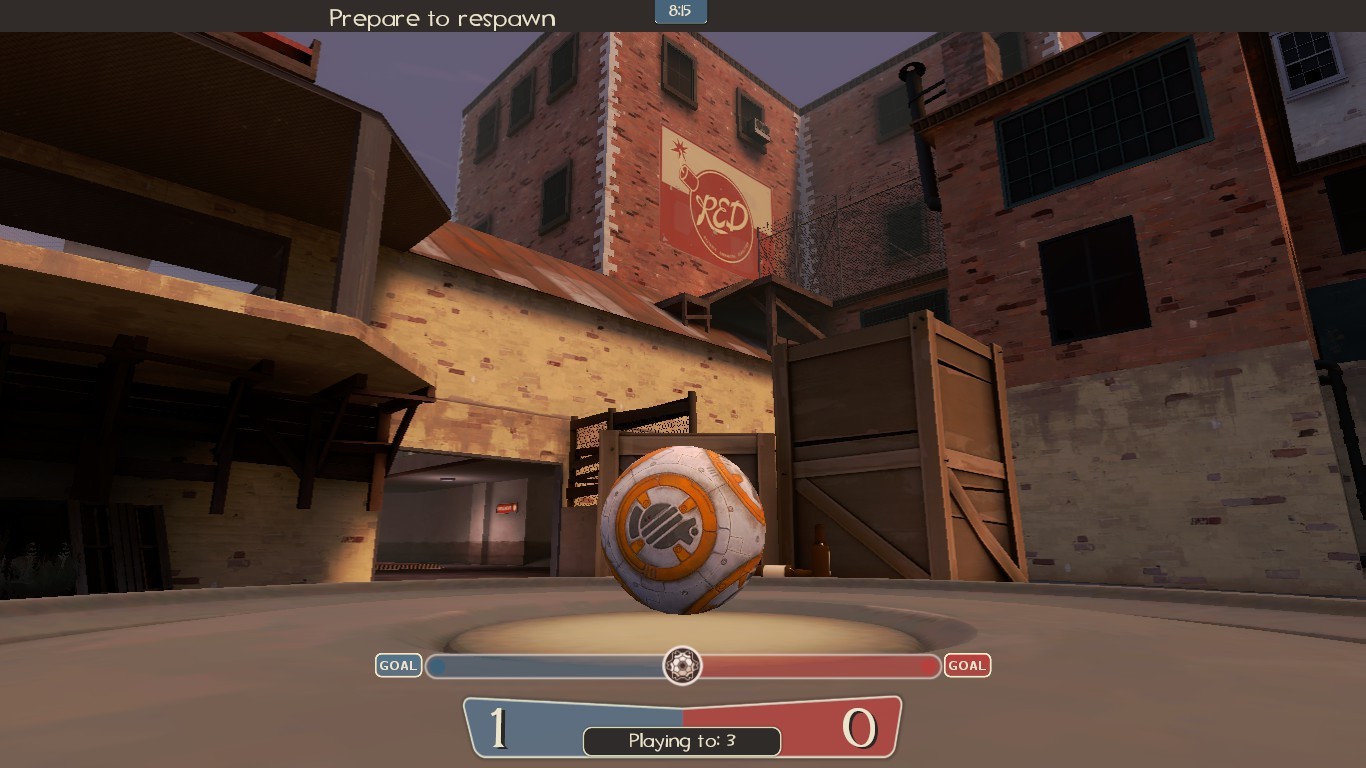Select the Prepare to respawn banner

click(x=441, y=17)
